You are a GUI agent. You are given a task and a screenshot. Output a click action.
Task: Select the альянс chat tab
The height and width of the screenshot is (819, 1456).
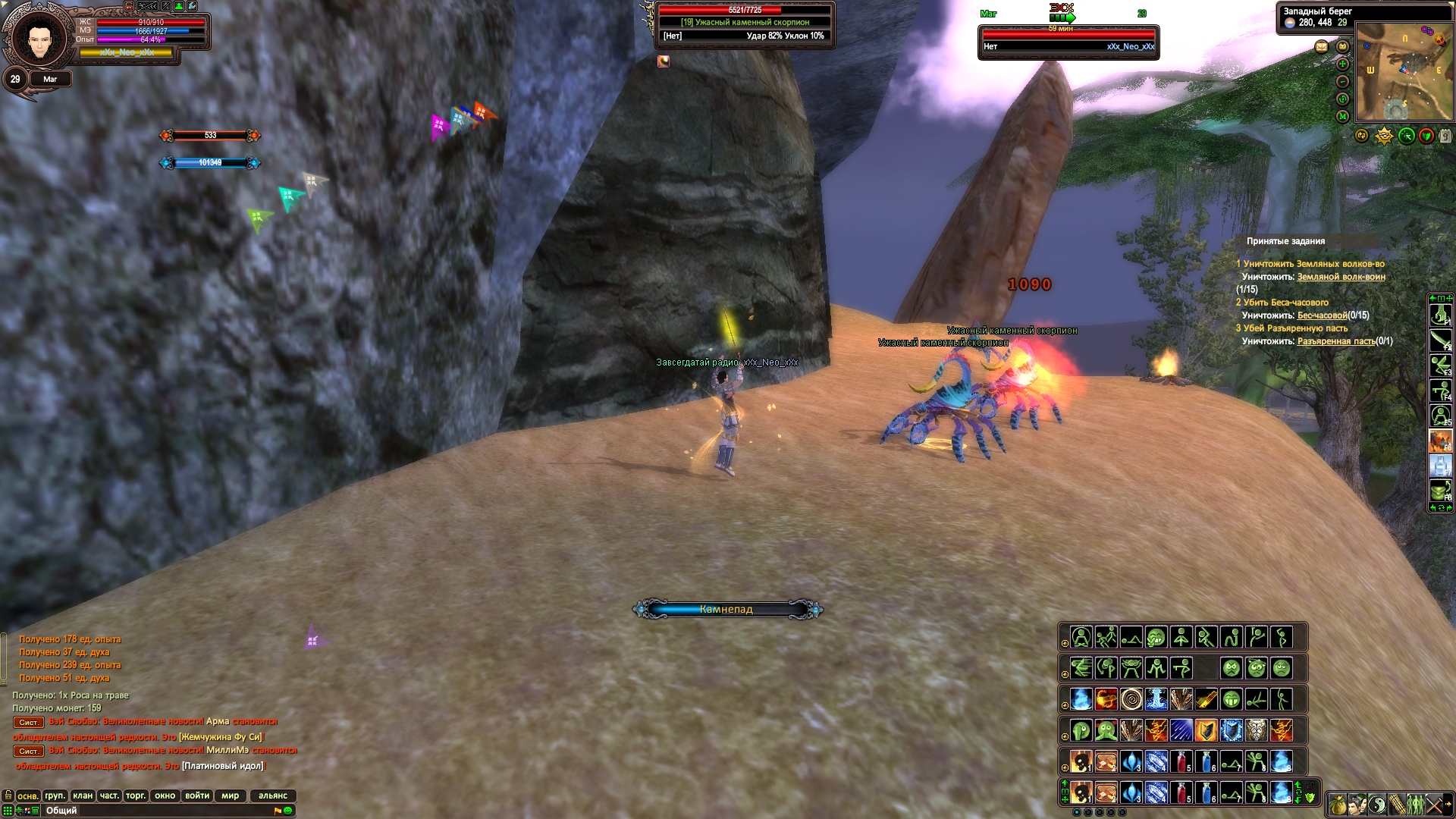tap(273, 795)
